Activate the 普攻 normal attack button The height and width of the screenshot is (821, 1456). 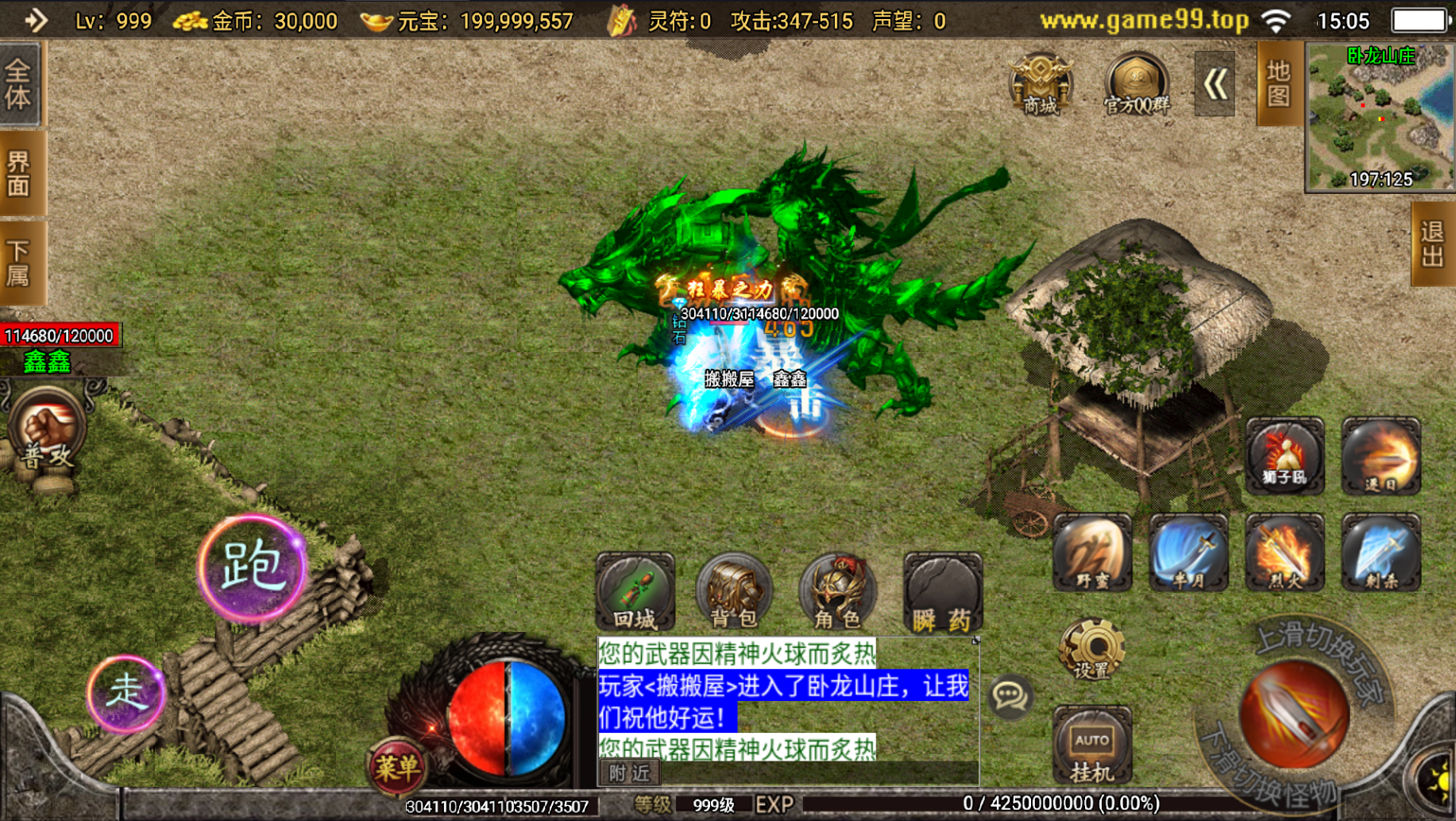point(47,432)
